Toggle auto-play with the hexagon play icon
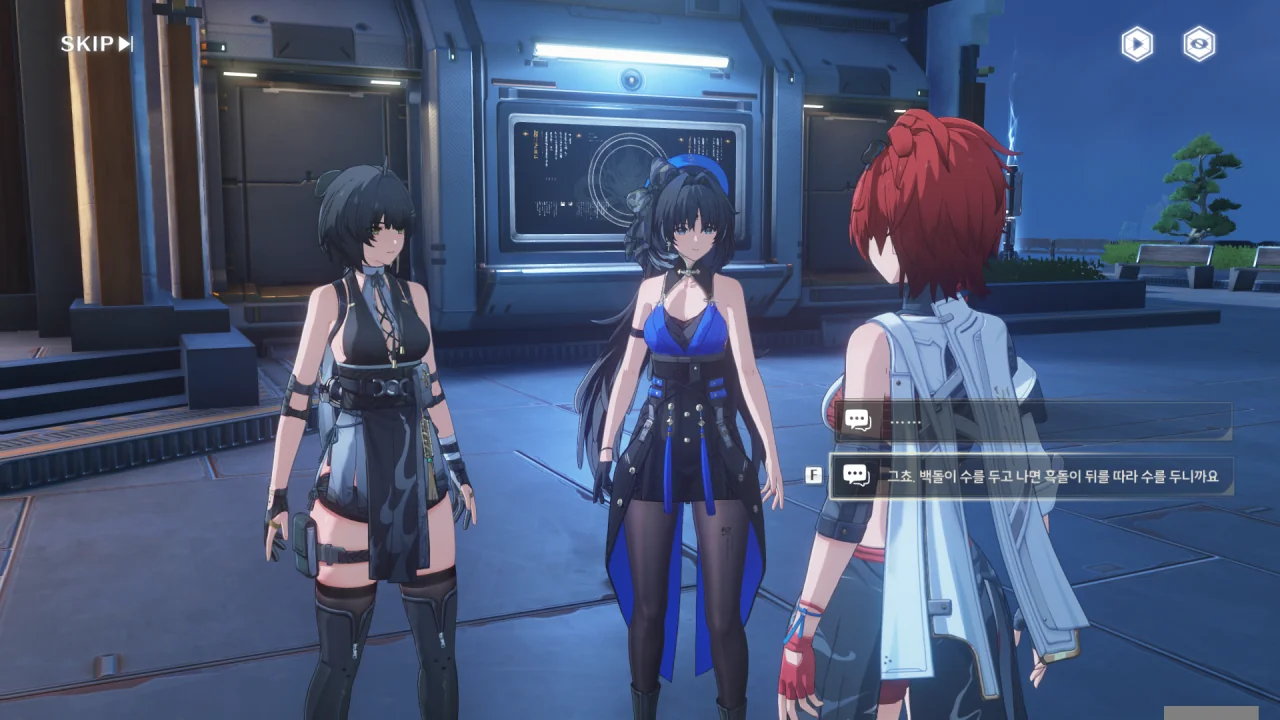 [x=1136, y=44]
